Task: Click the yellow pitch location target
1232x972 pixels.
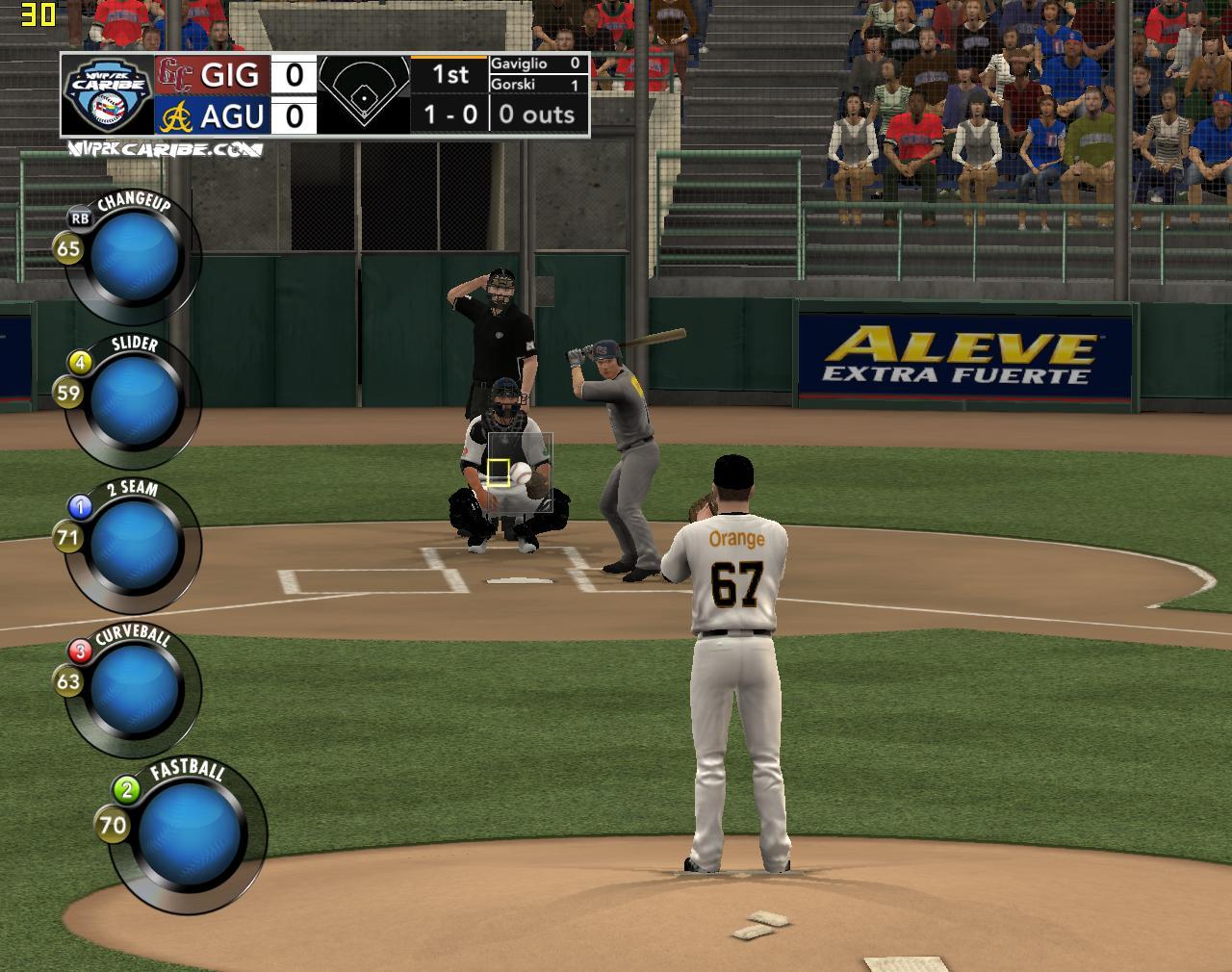Action: point(498,472)
